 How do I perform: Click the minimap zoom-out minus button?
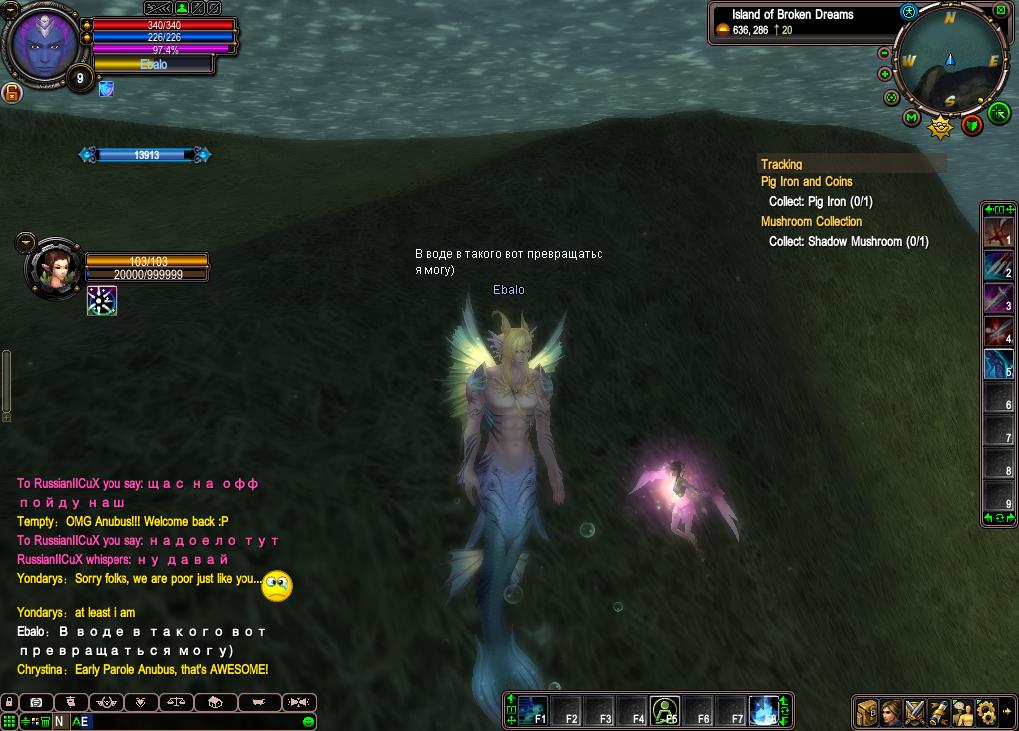click(884, 53)
